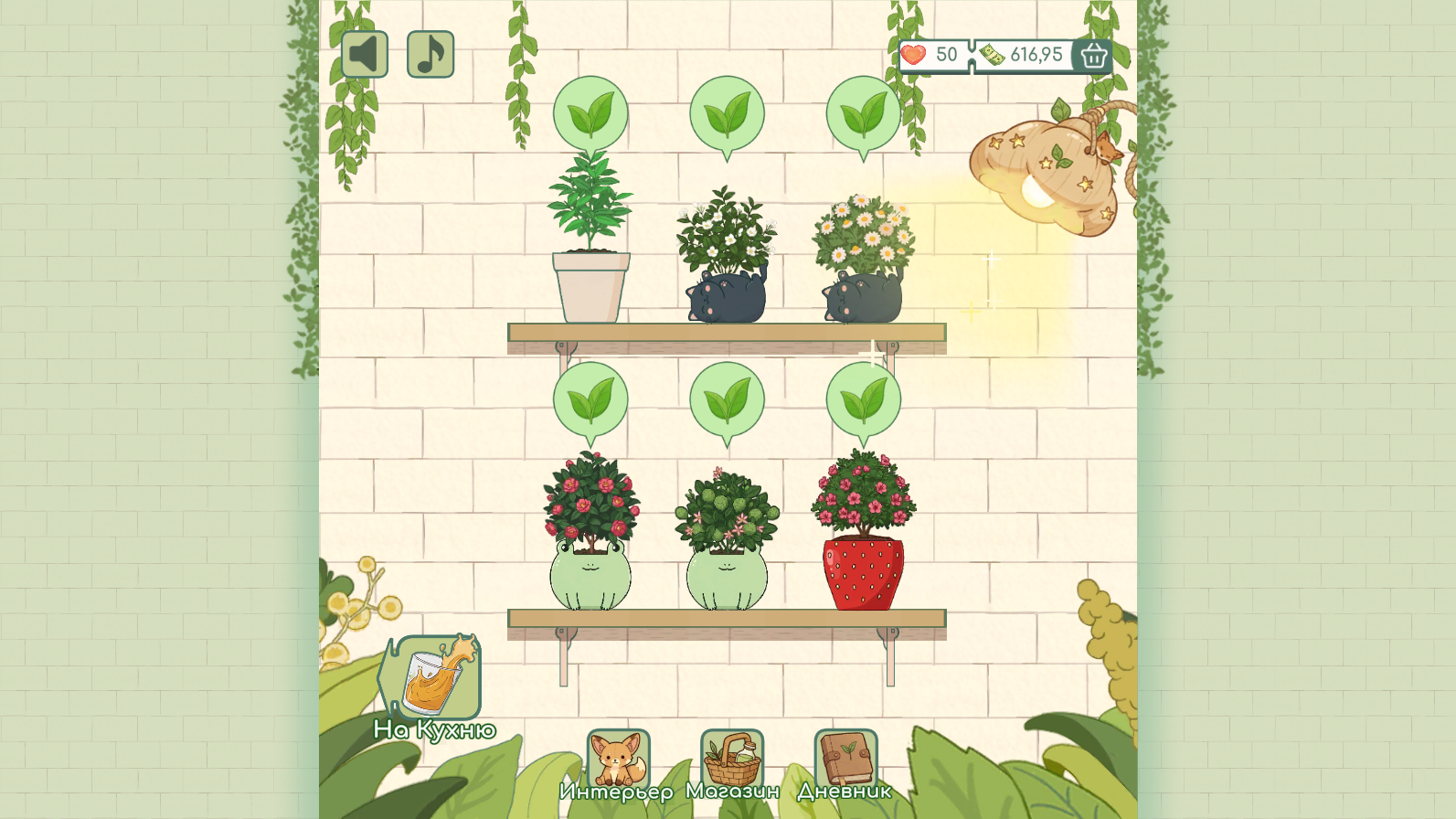Tap the shopping basket icon near the money counter
Viewport: 1456px width, 819px height.
1093,57
